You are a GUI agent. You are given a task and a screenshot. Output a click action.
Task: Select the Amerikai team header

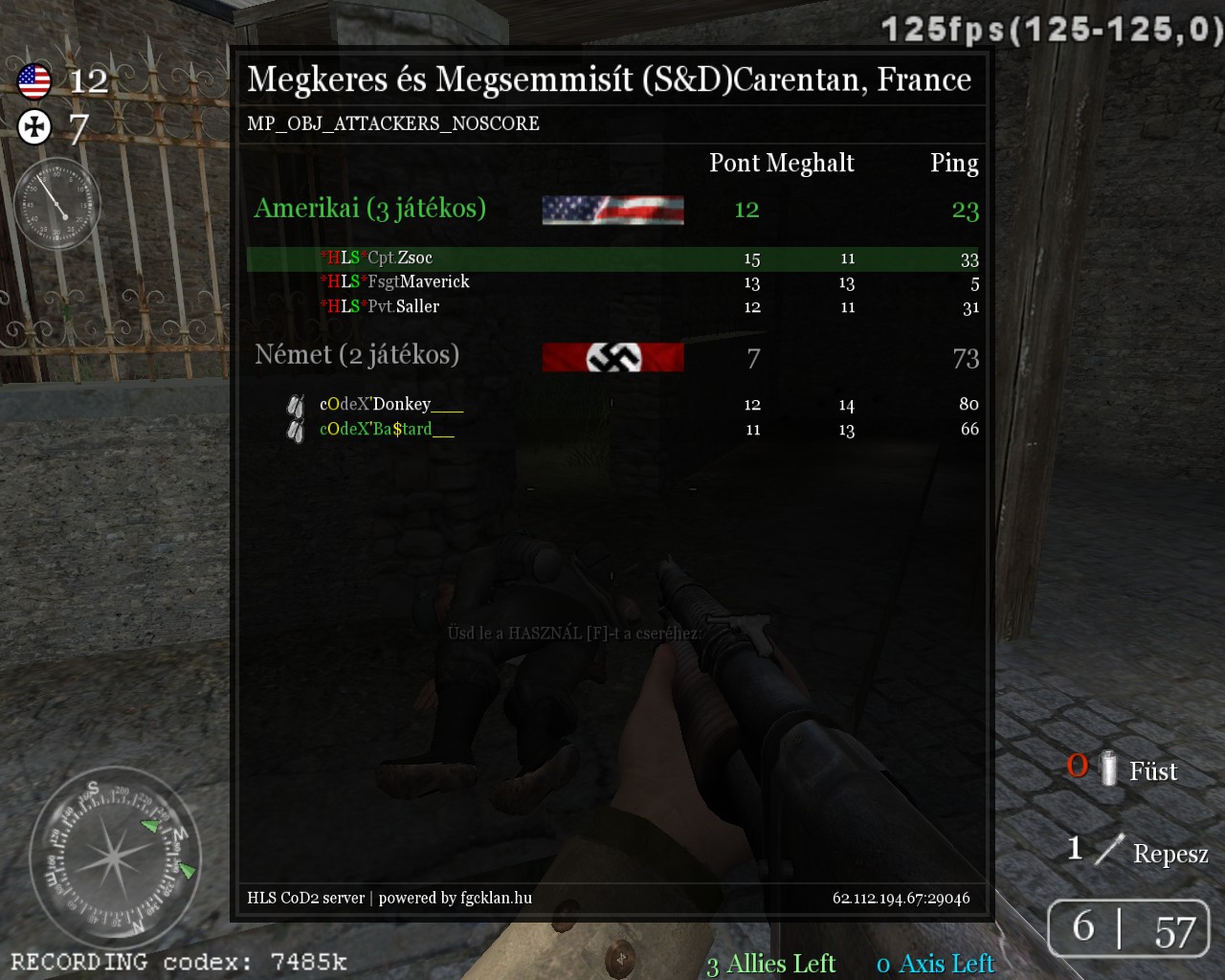pos(370,209)
